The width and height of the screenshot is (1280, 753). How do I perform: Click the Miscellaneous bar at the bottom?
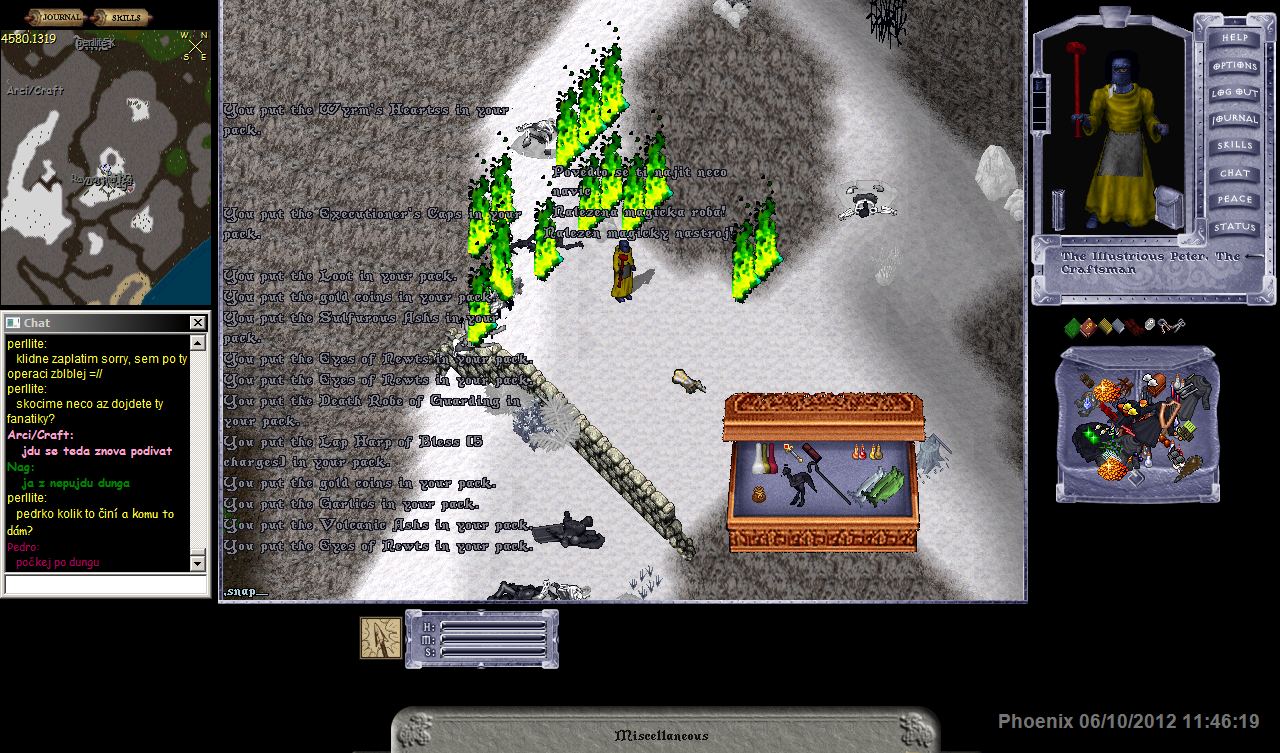(662, 736)
